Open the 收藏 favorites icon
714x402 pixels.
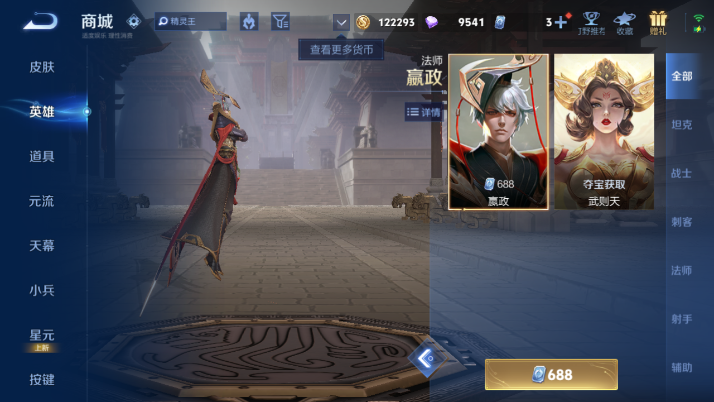point(624,21)
